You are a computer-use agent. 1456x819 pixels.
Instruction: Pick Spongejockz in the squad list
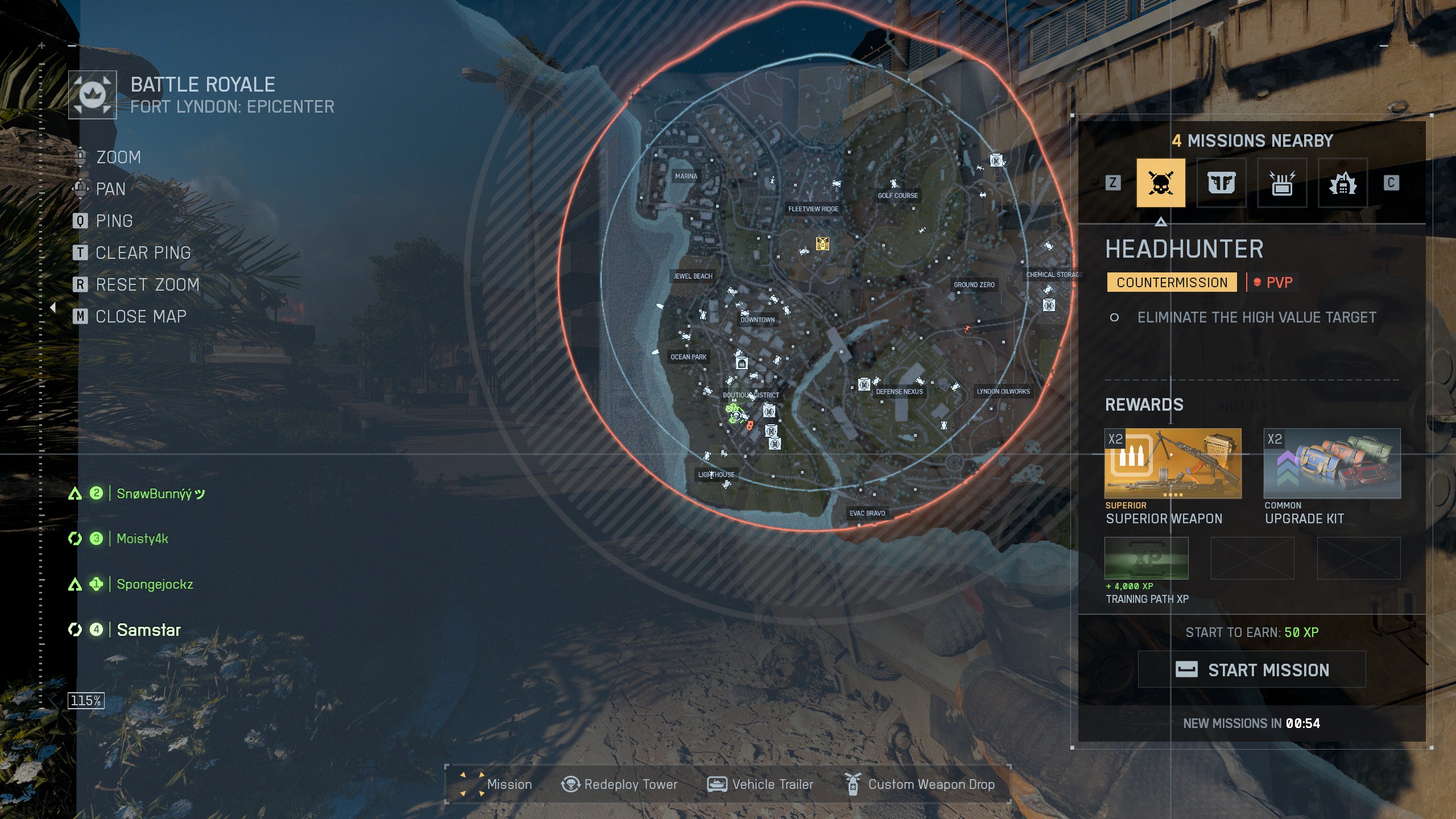pos(155,584)
